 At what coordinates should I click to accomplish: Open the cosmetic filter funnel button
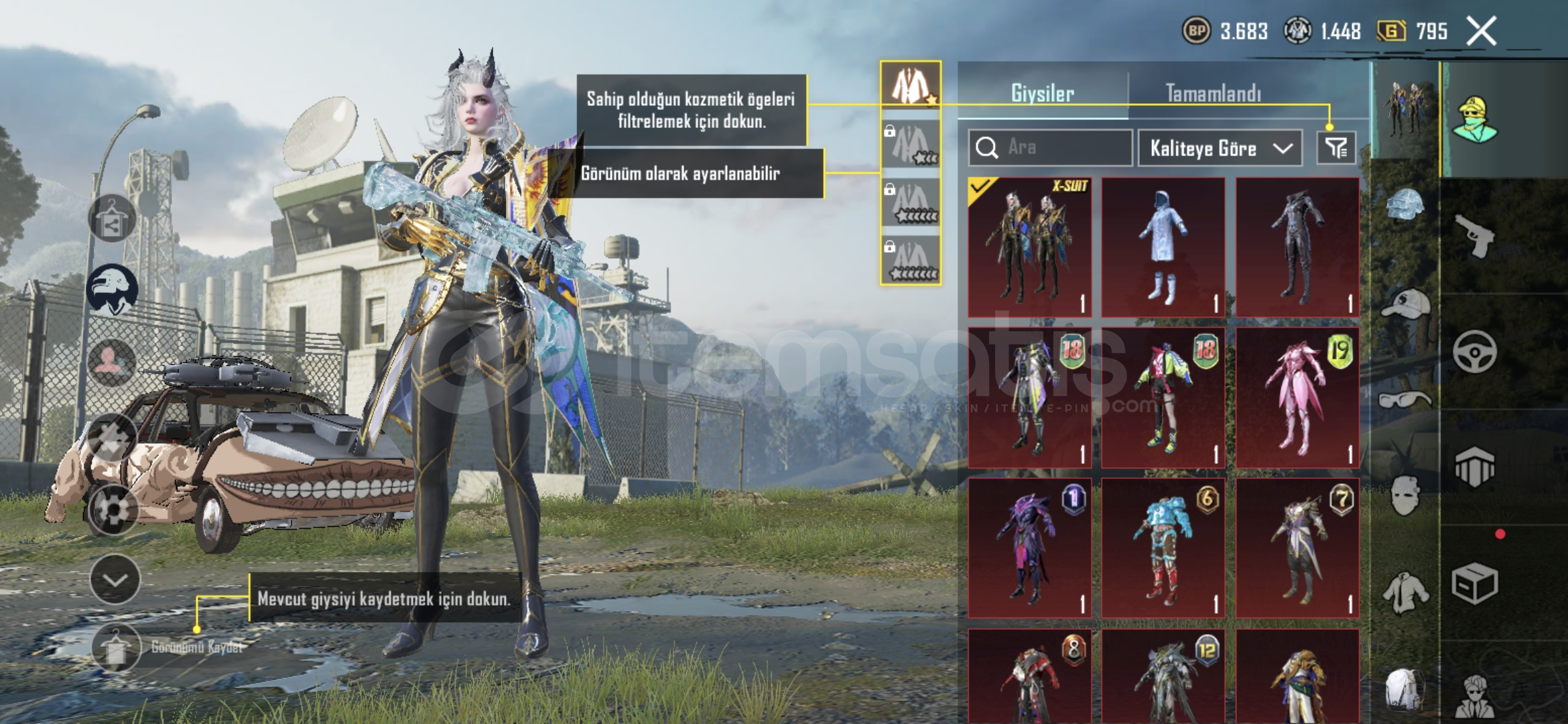click(1336, 147)
